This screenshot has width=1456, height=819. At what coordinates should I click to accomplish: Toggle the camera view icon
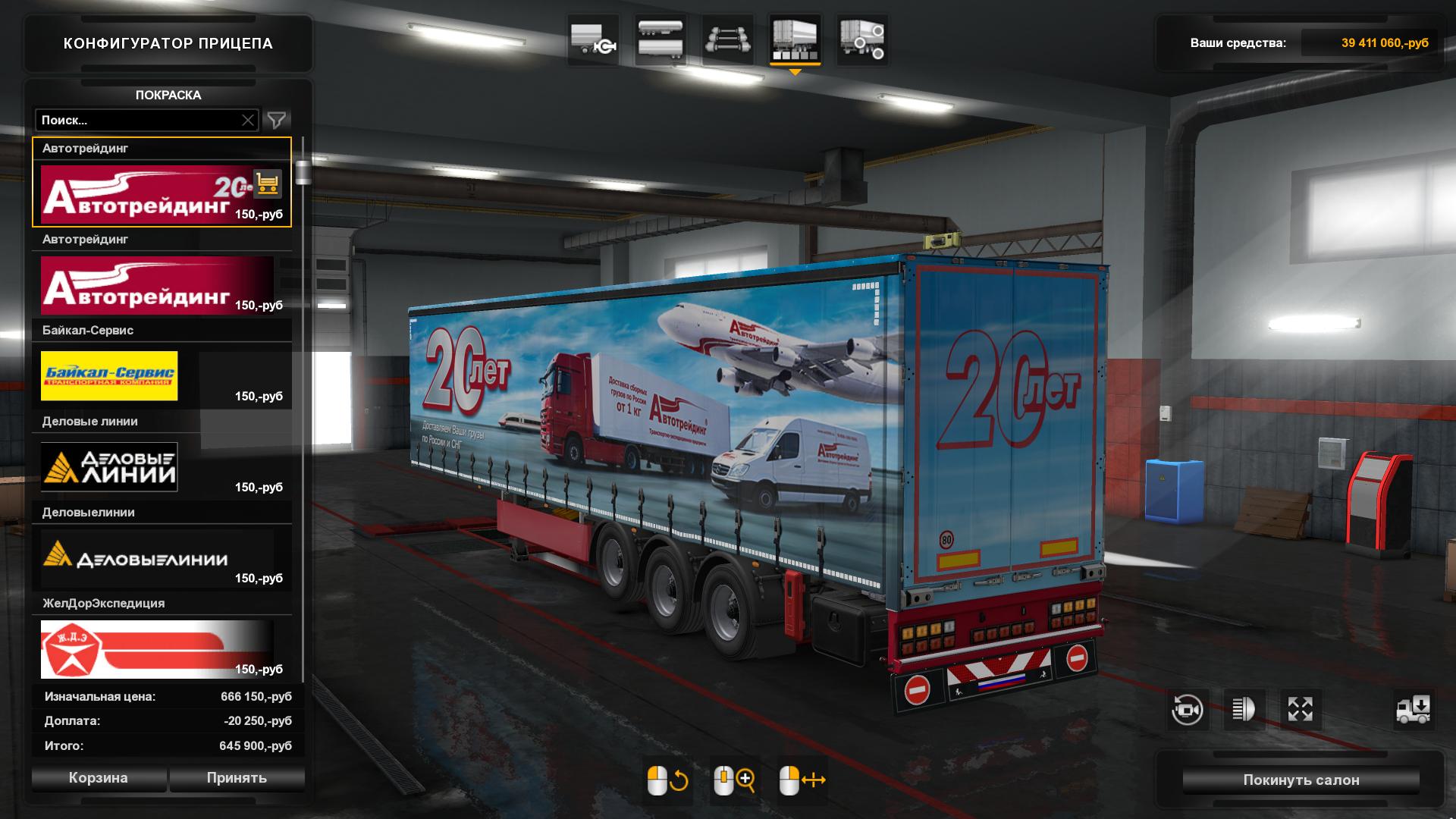tap(1187, 710)
